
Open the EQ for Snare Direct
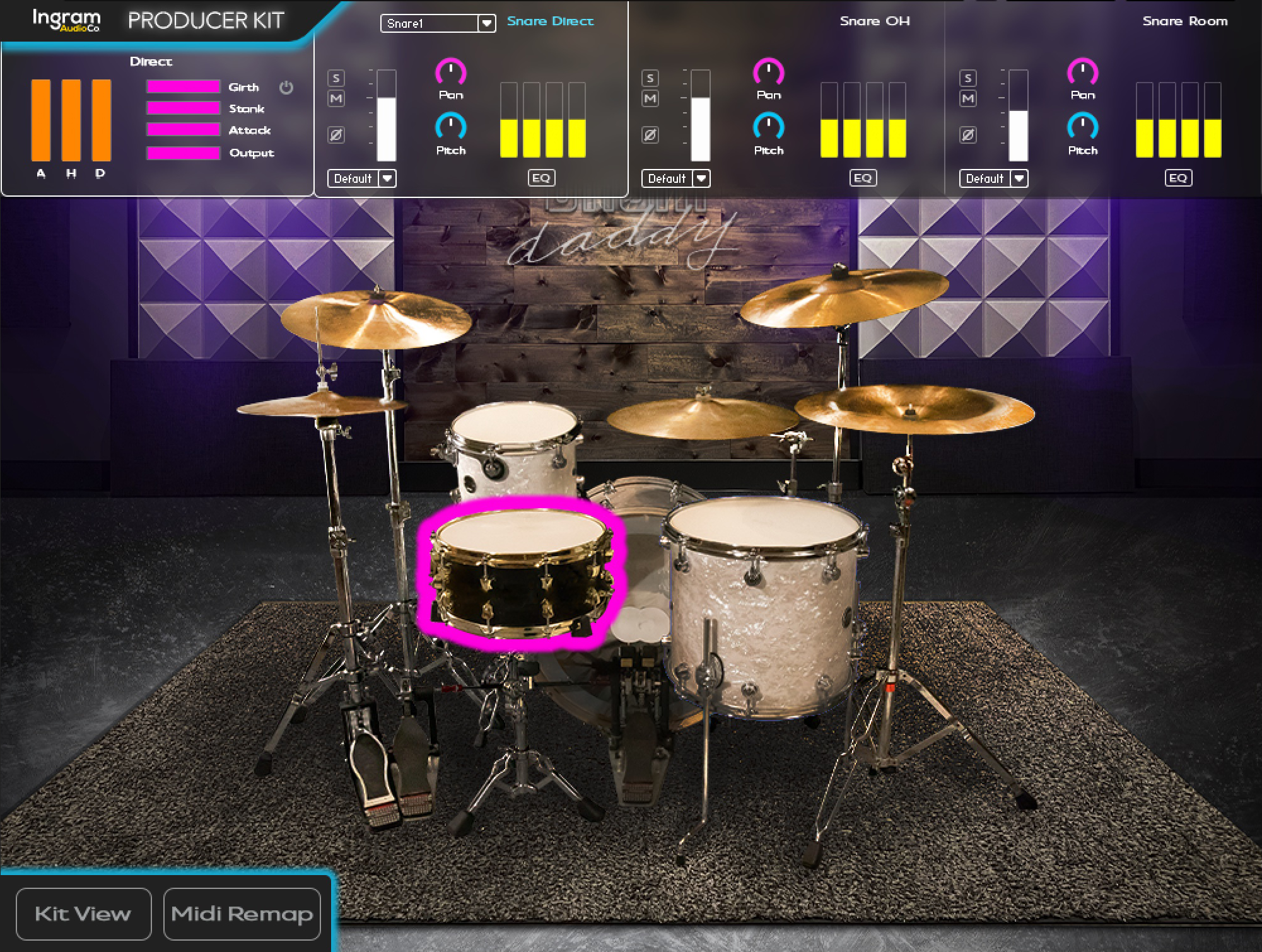tap(542, 178)
